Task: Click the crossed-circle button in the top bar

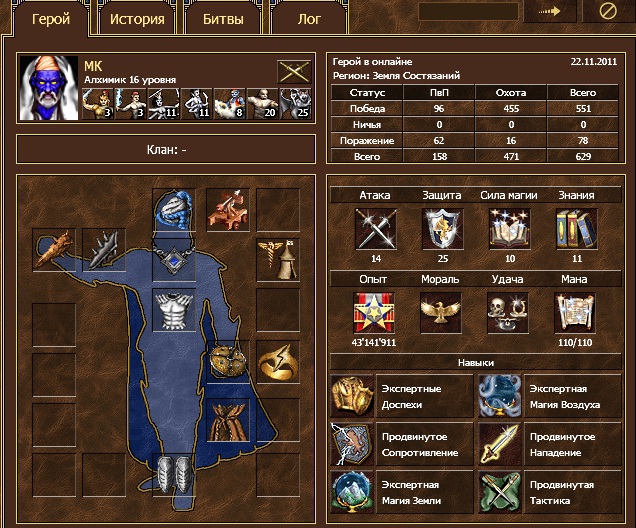Action: pos(607,13)
